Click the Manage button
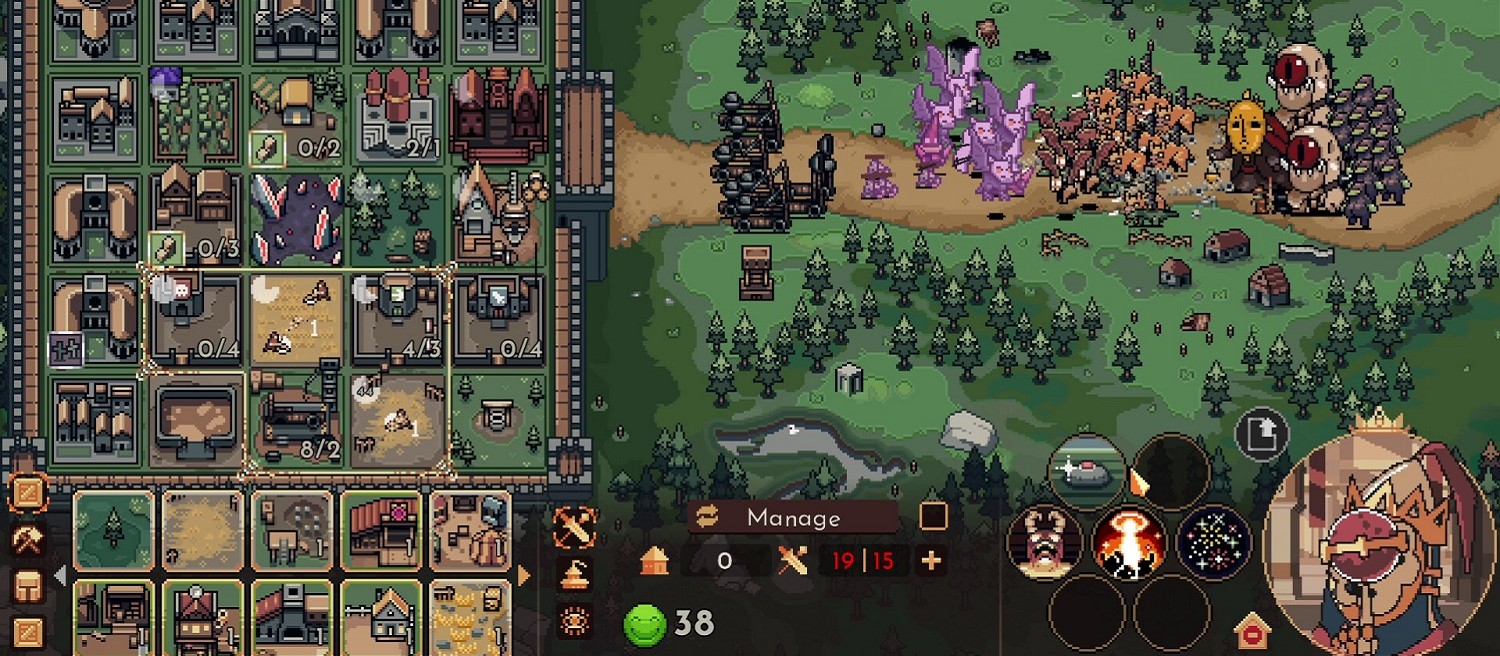This screenshot has width=1500, height=656. (793, 517)
